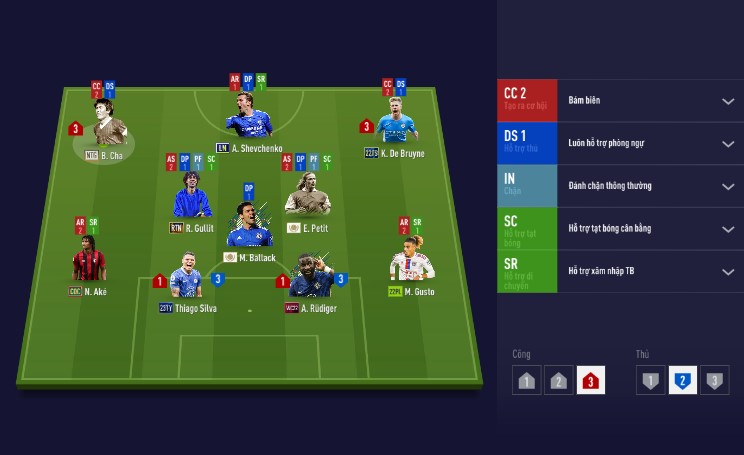
Task: Set attack (Công) level to 1
Action: point(527,381)
